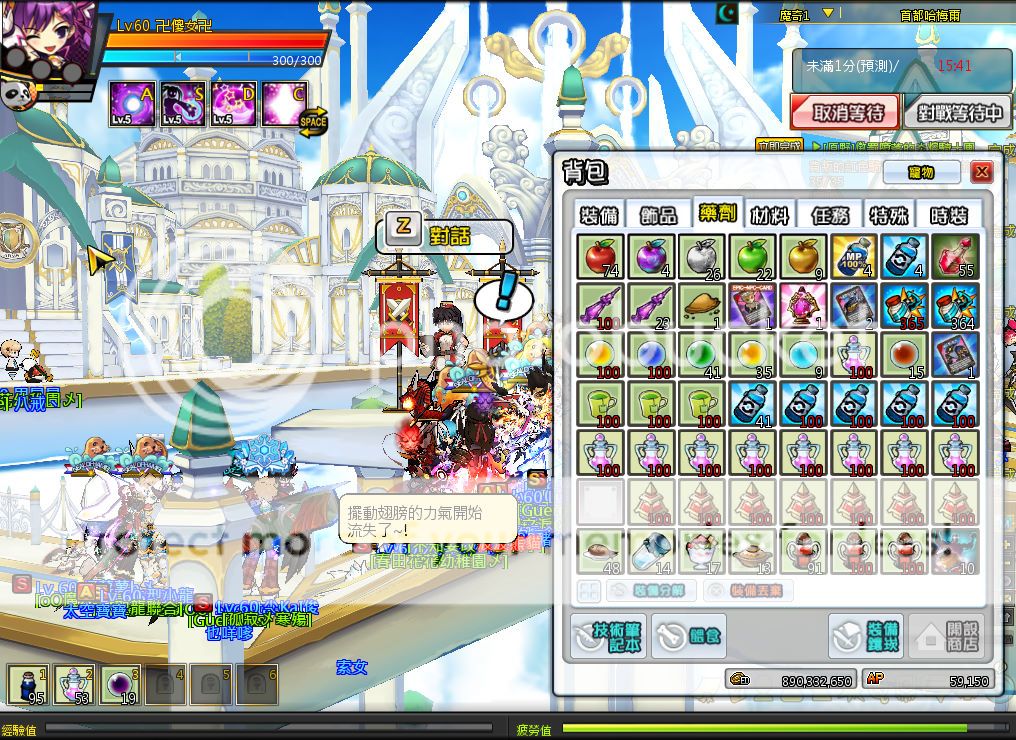Click the 立即完成 instant complete button

778,146
